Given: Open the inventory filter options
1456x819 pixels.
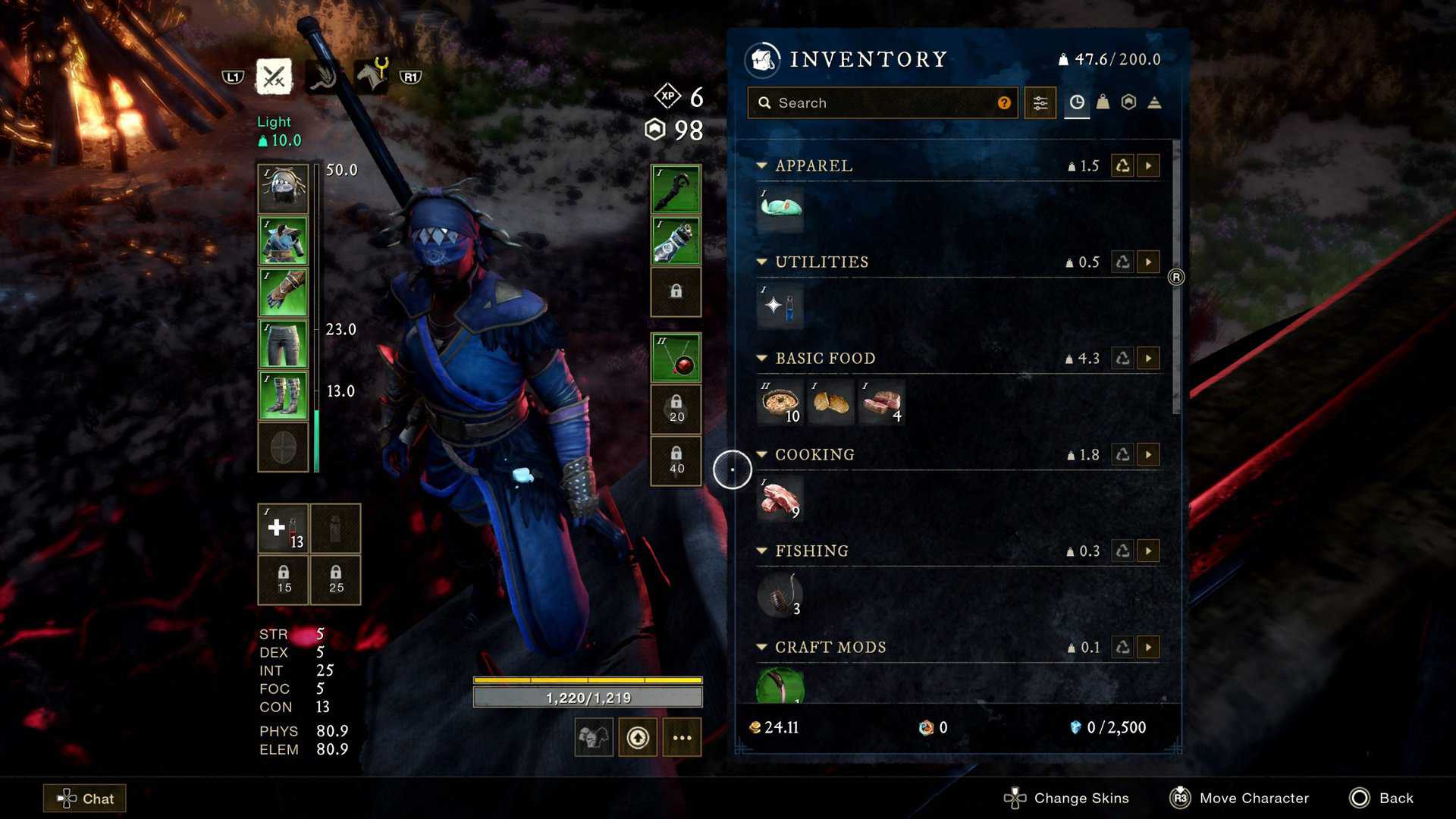Looking at the screenshot, I should click(1040, 102).
